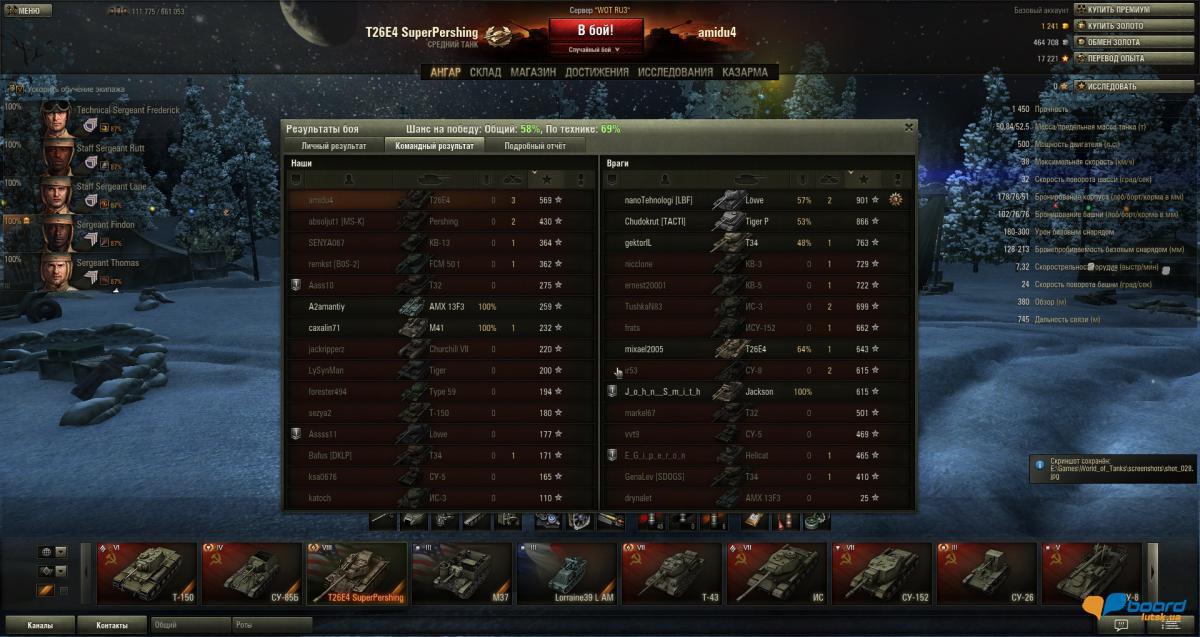Open the Случайный бой battle type dropdown
Viewport: 1200px width, 637px height.
[x=594, y=49]
